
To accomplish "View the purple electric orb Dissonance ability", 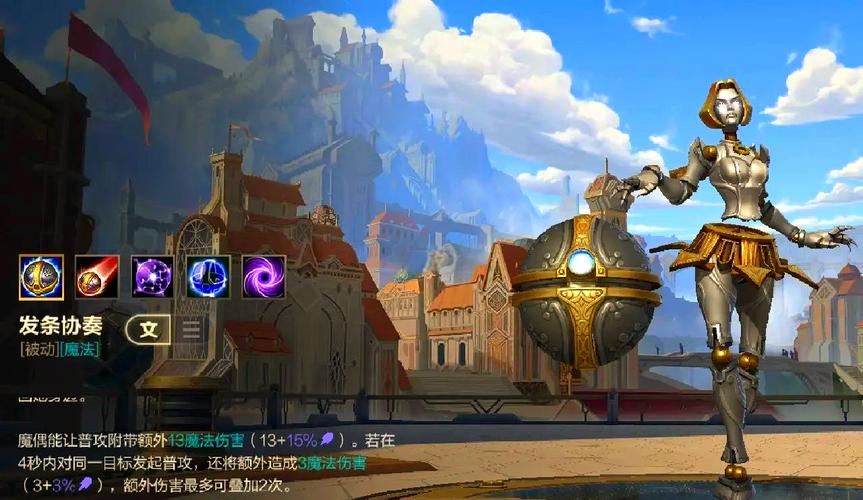I will click(x=153, y=277).
